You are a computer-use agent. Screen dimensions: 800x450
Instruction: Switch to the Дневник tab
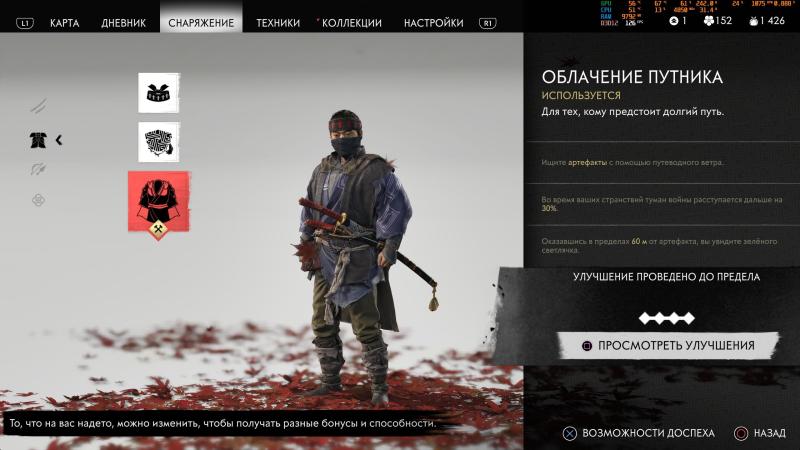tap(123, 22)
